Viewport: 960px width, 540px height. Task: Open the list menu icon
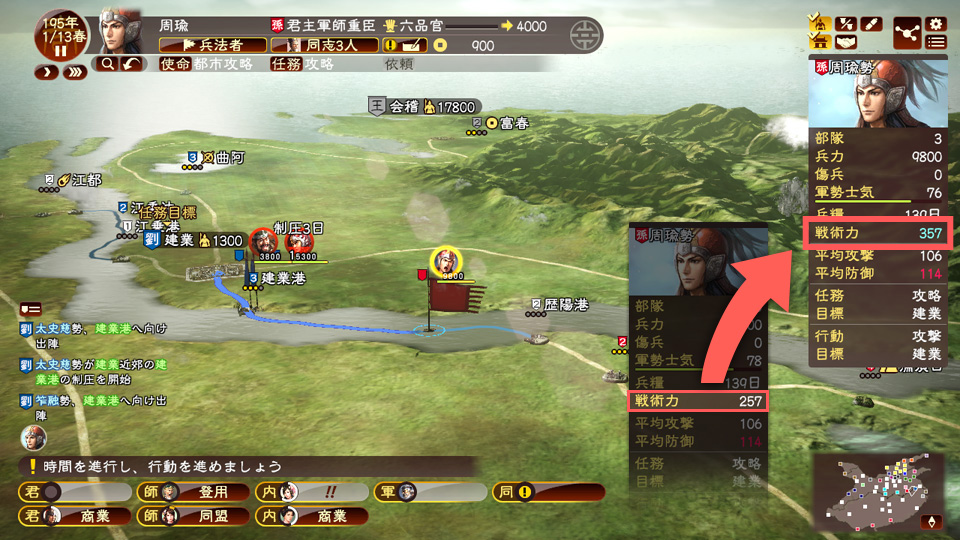click(x=936, y=42)
